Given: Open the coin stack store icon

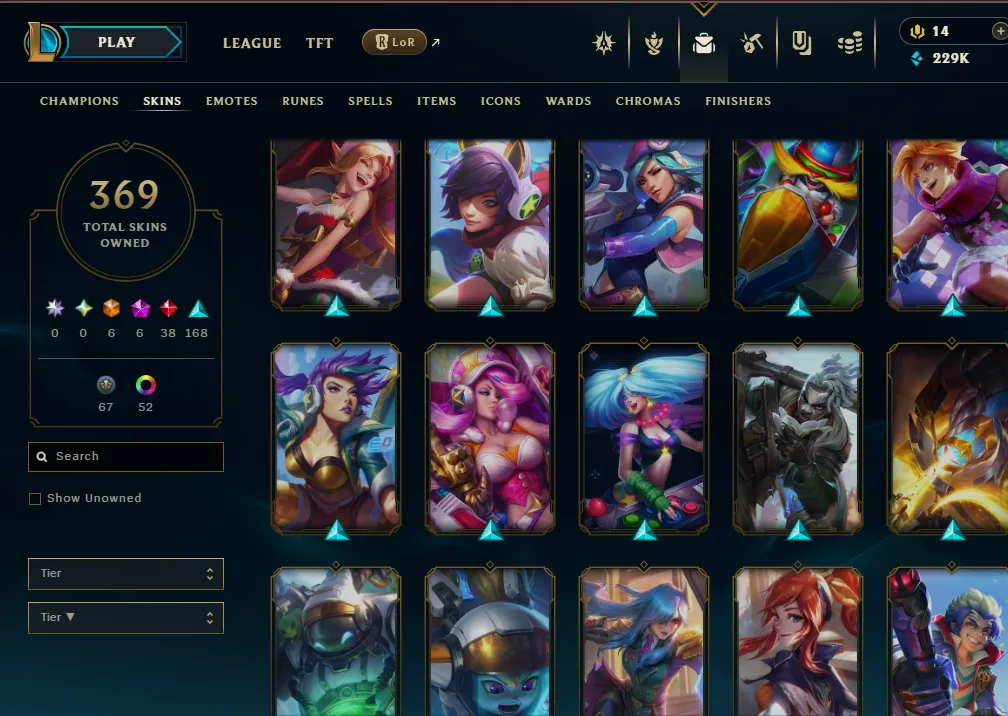Looking at the screenshot, I should tap(850, 44).
